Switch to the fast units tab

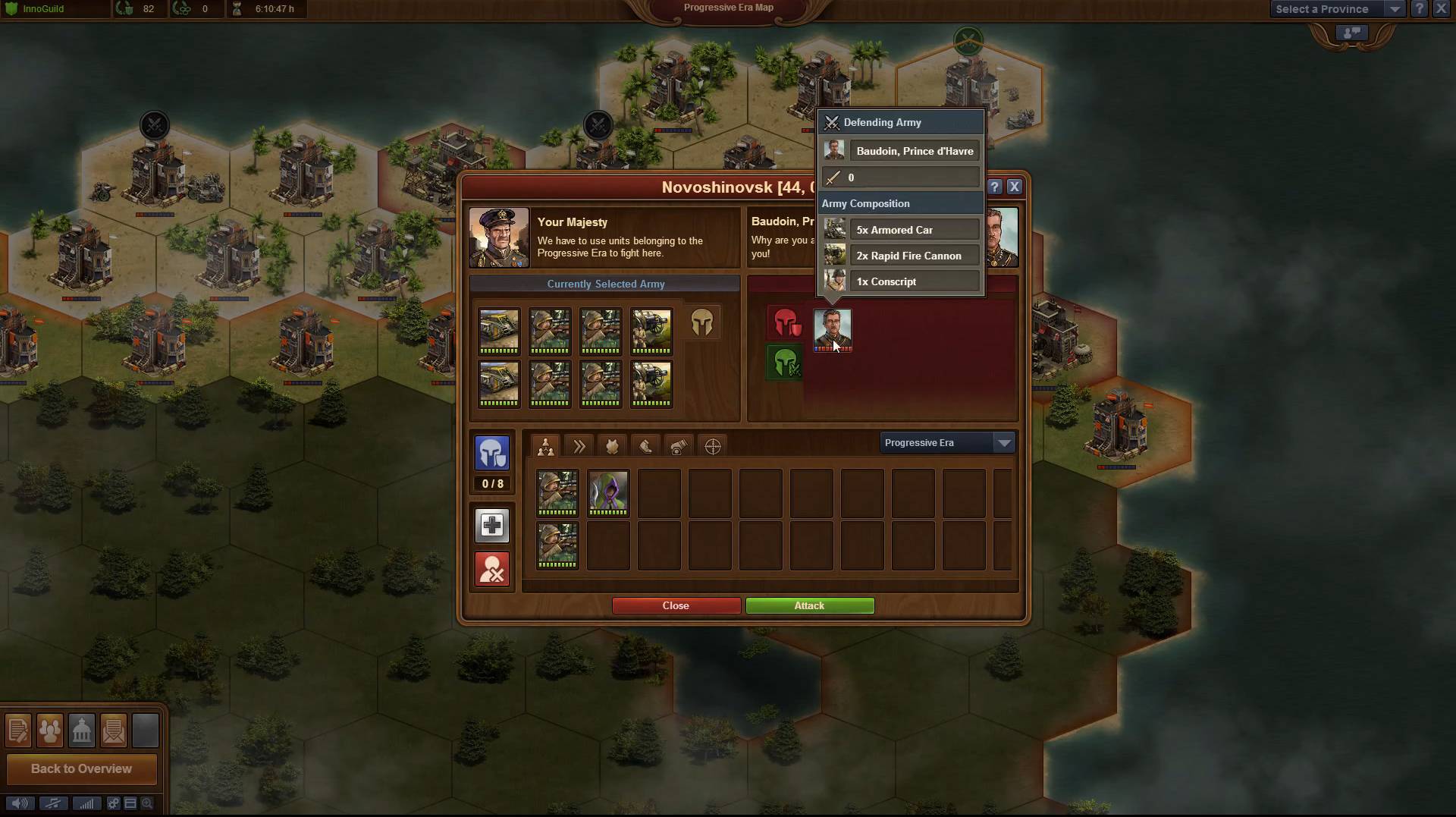579,446
